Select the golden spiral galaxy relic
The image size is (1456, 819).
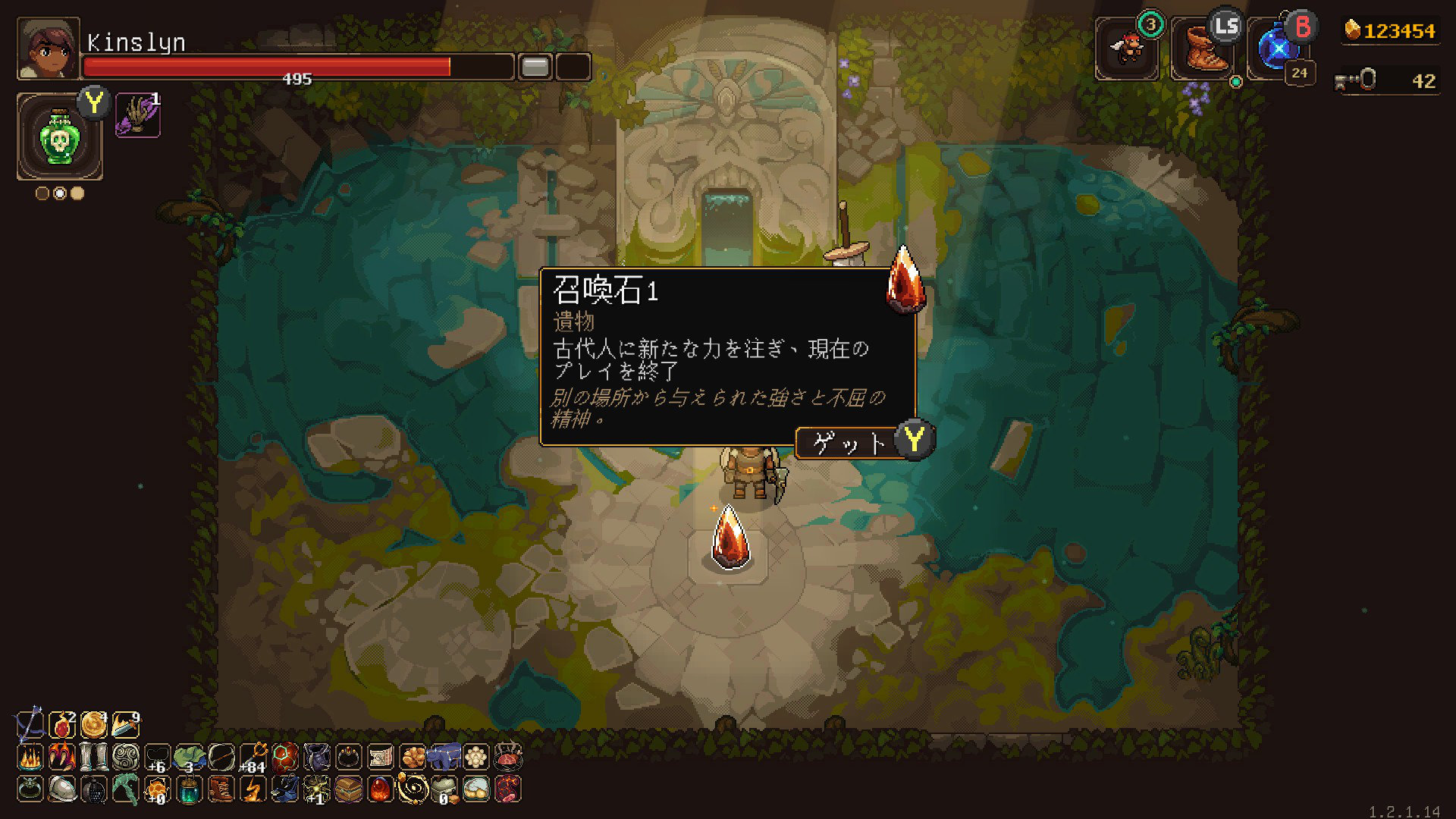413,789
